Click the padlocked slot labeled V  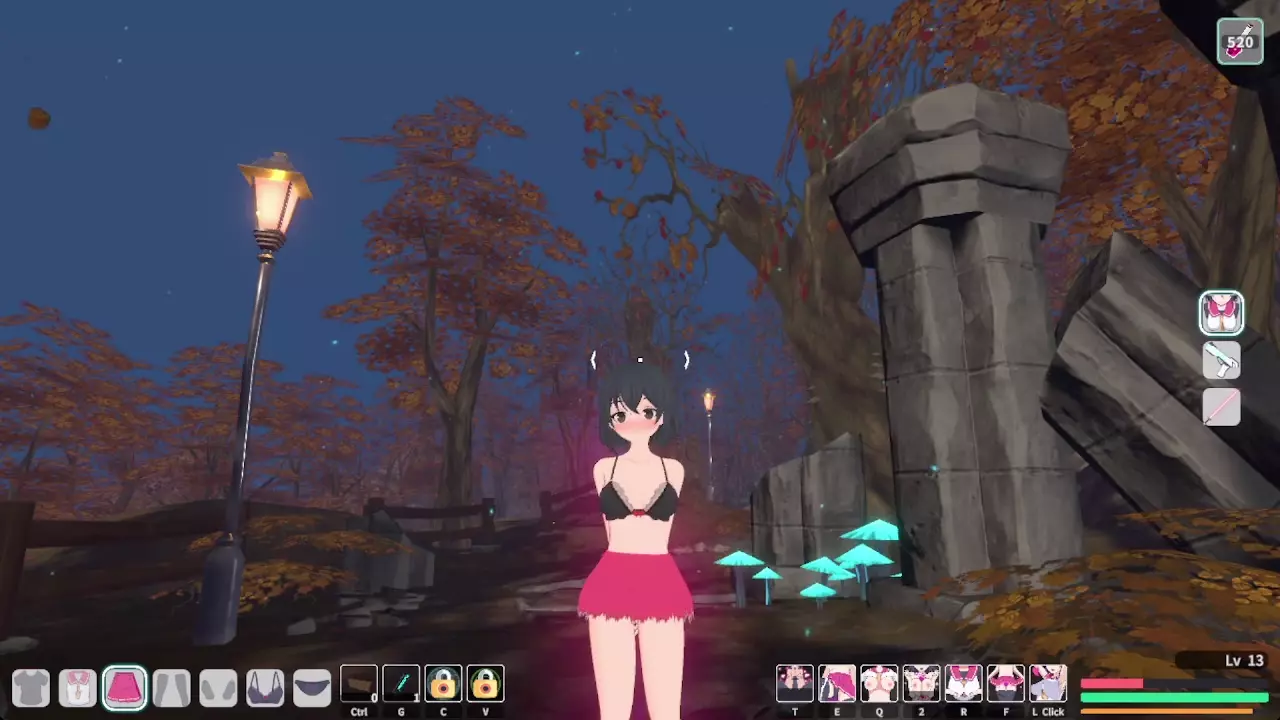(x=485, y=684)
